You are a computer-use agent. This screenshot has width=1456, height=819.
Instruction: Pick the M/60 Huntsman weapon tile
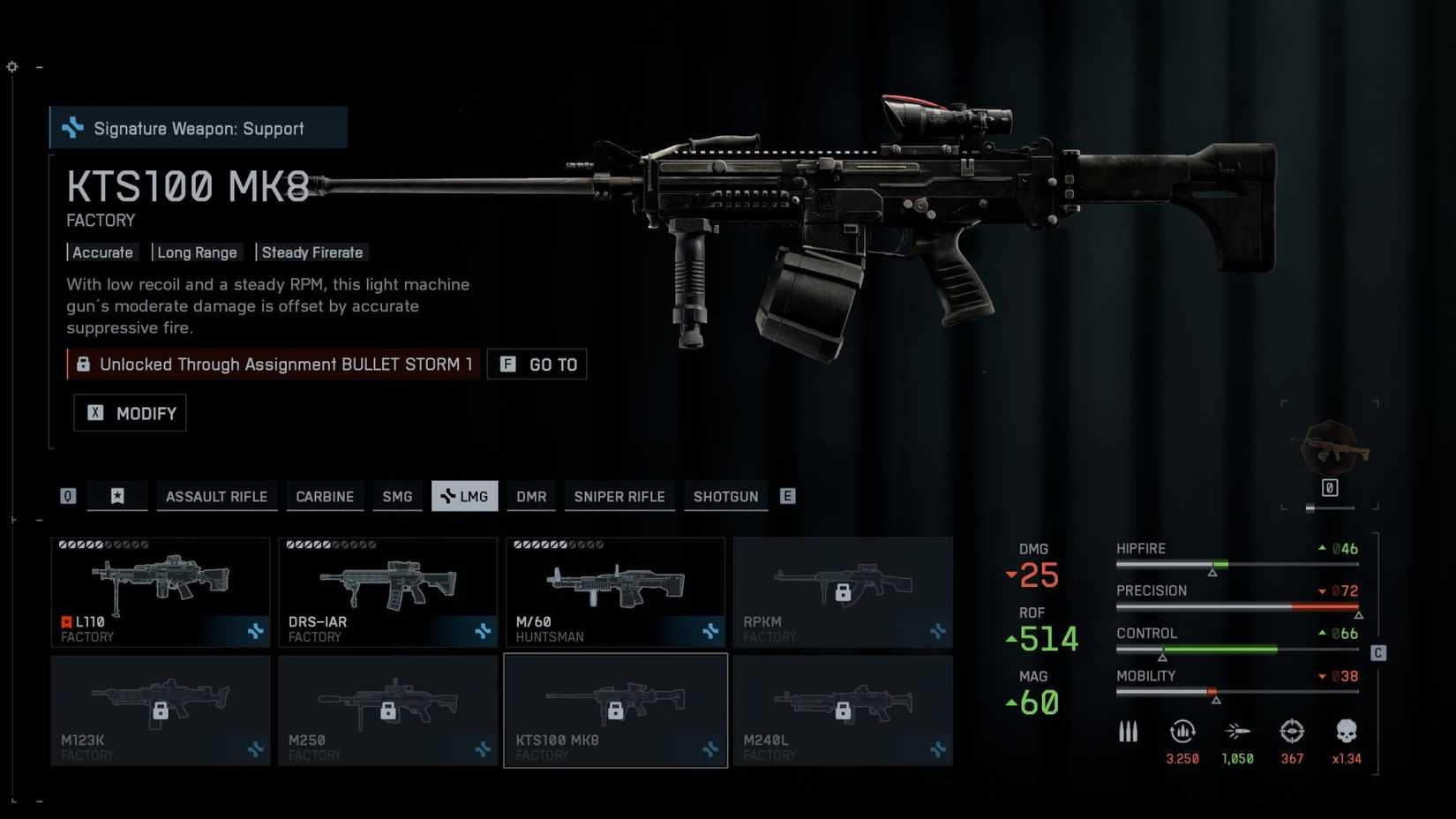pos(615,592)
